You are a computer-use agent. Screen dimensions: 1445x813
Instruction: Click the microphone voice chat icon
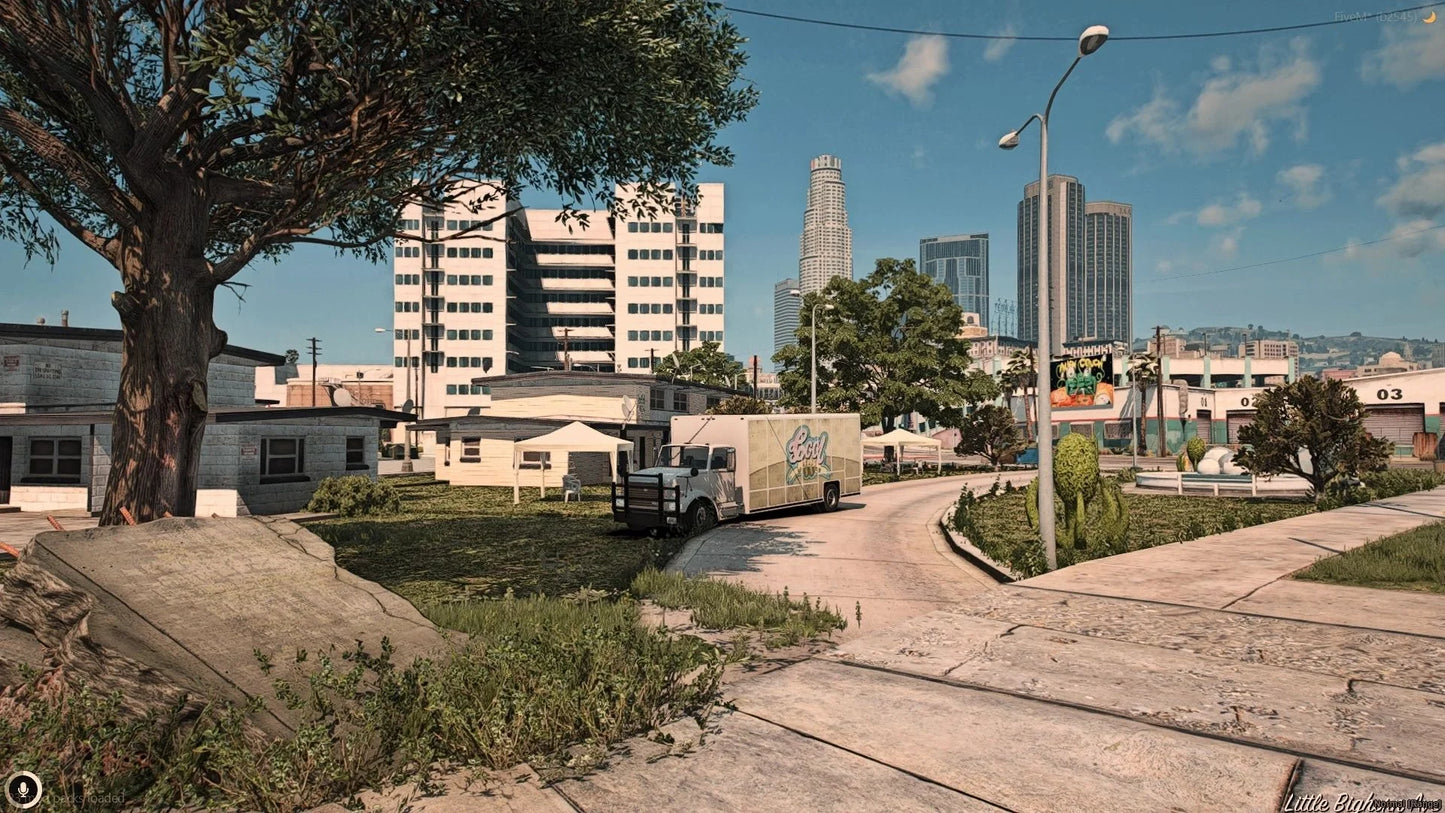pos(23,789)
